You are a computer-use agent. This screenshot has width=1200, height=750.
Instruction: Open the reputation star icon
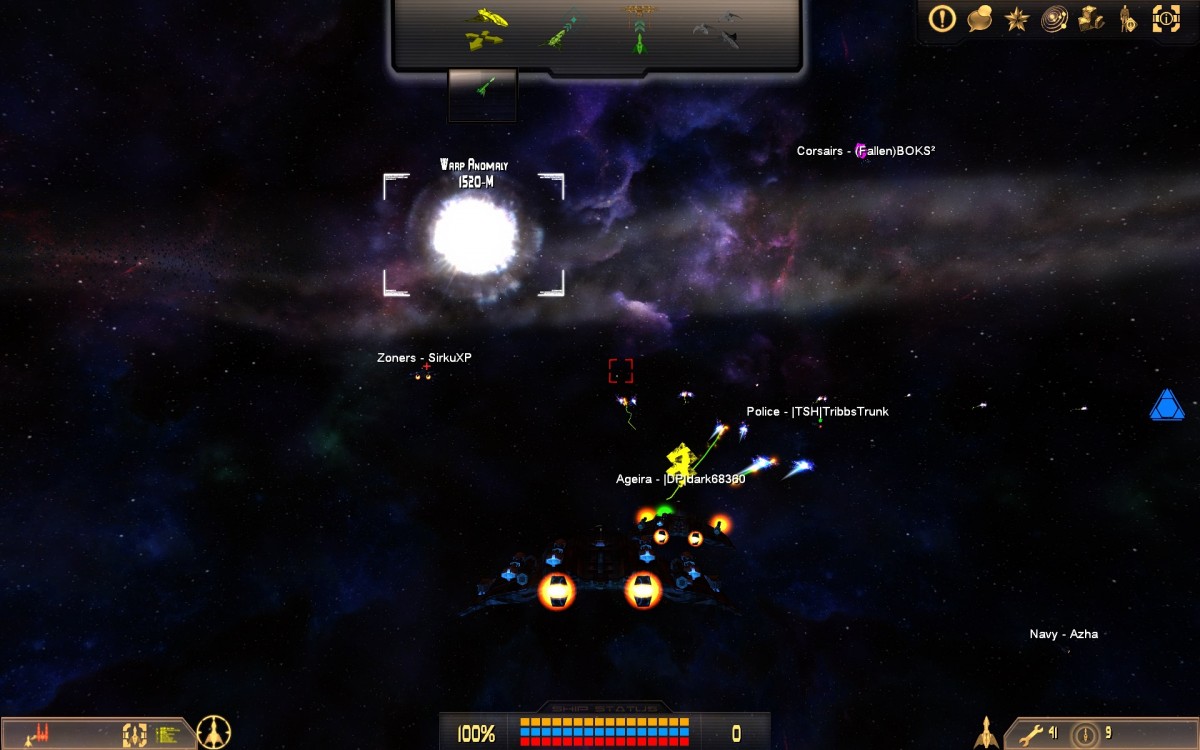(x=1016, y=18)
